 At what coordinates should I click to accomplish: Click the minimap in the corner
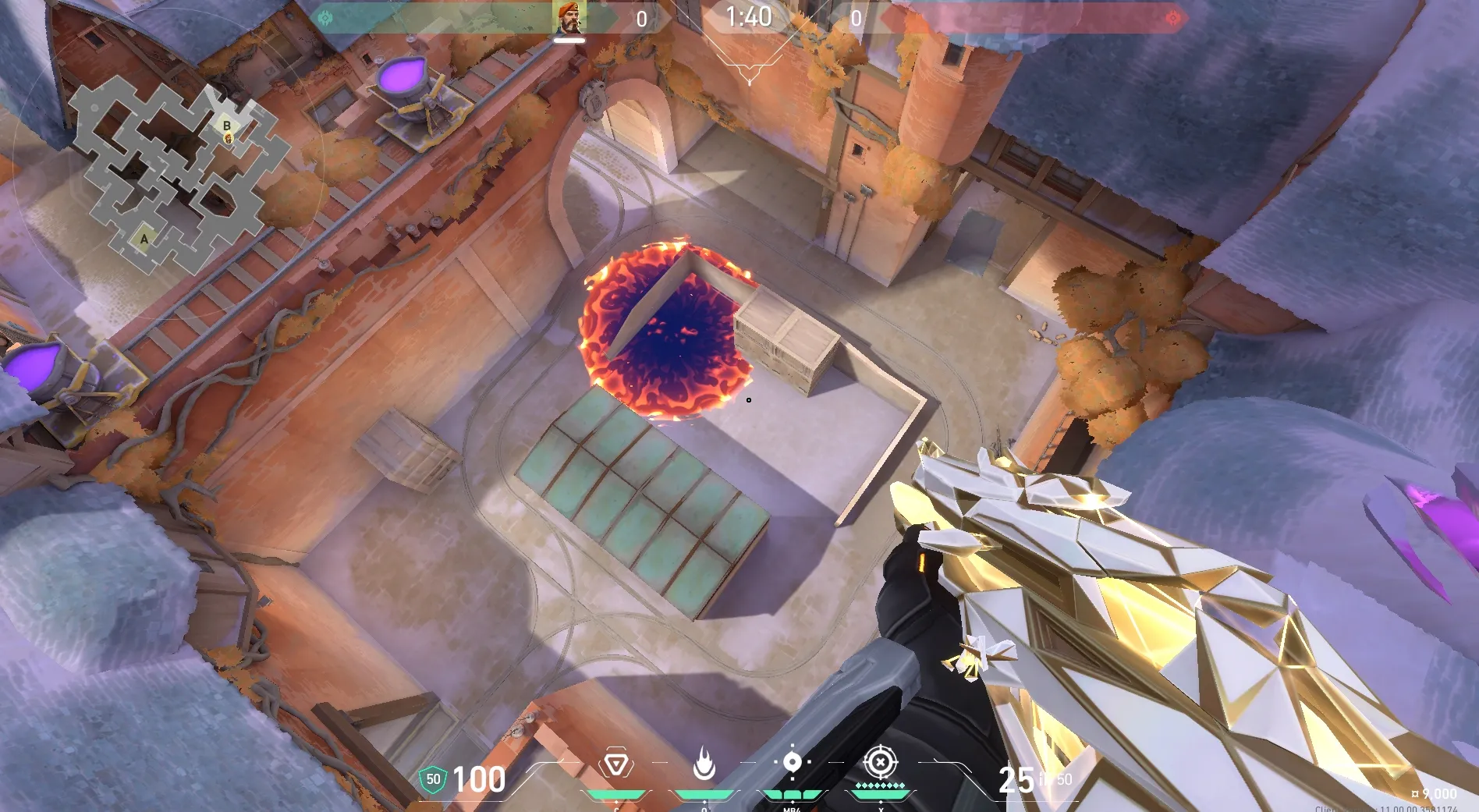(x=173, y=178)
